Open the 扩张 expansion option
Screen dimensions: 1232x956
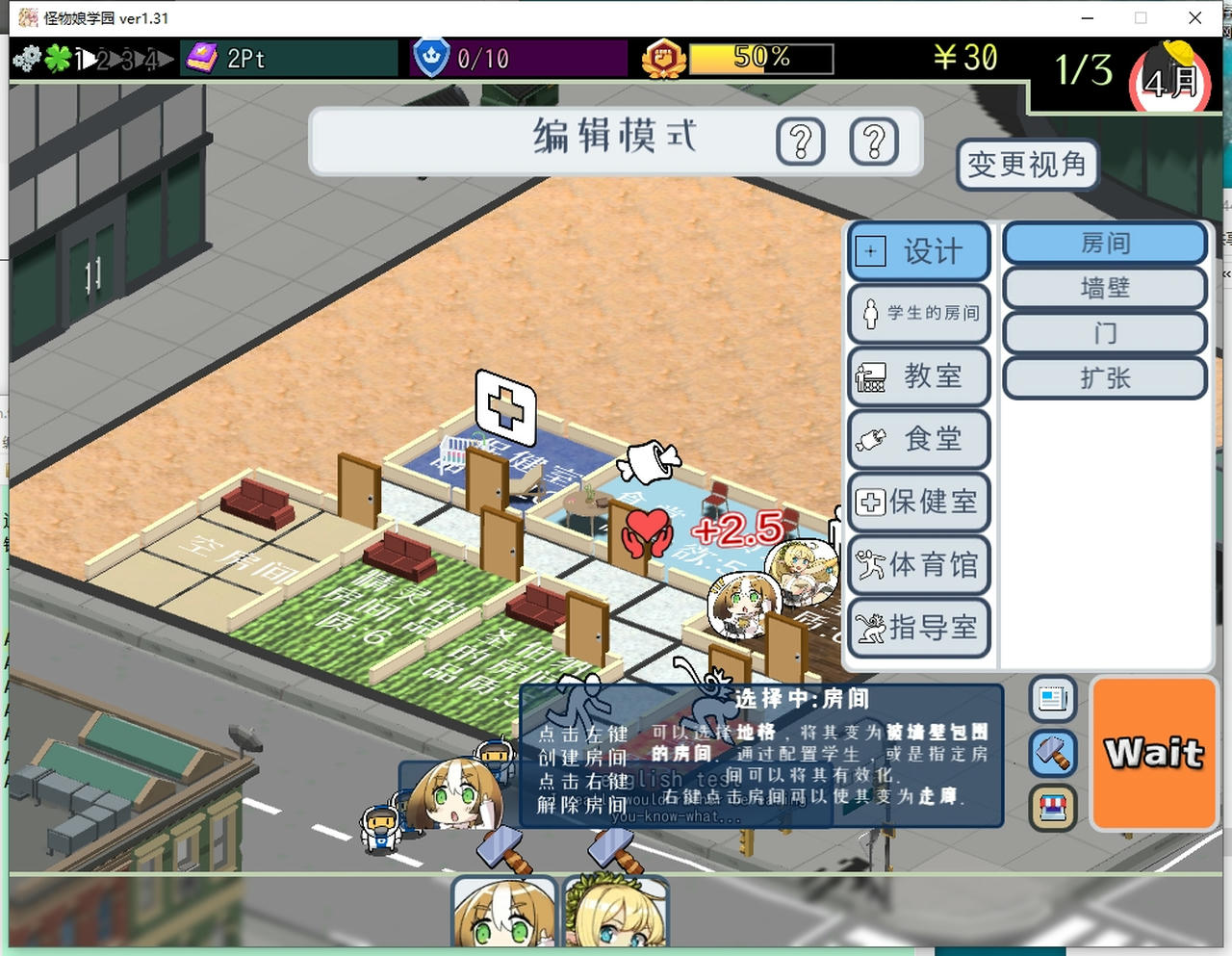(x=1104, y=378)
